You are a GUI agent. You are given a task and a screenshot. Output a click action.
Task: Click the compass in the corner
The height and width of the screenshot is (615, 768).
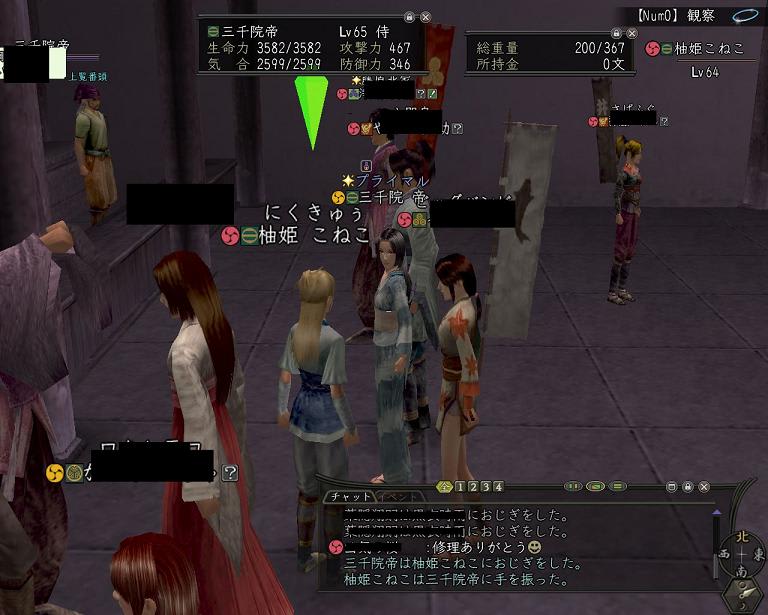click(741, 553)
